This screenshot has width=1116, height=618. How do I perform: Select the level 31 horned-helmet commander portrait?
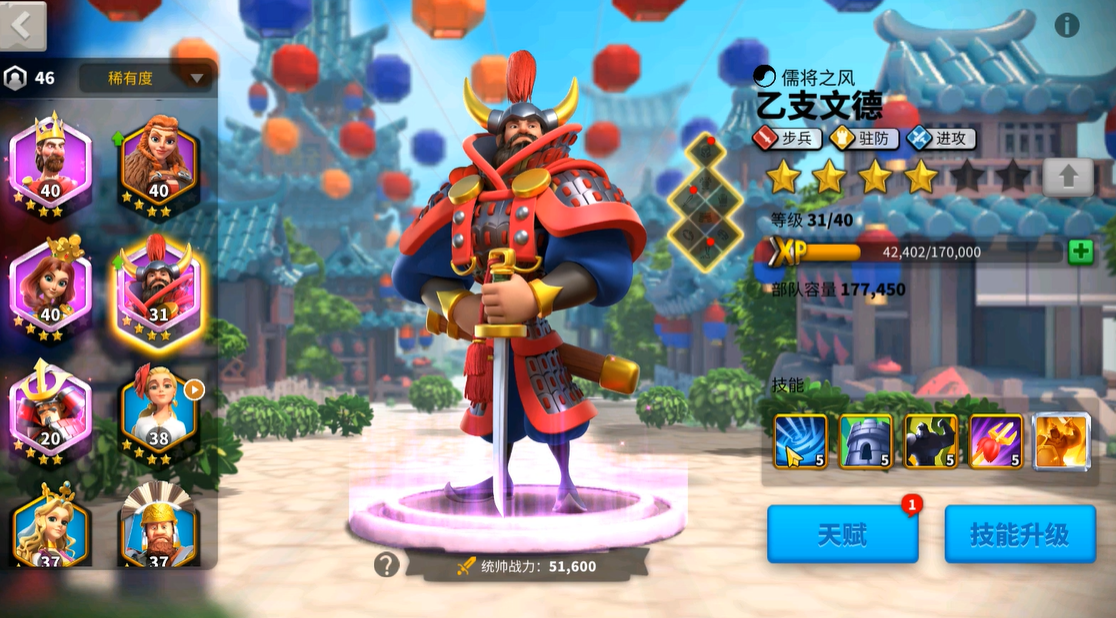coord(160,287)
